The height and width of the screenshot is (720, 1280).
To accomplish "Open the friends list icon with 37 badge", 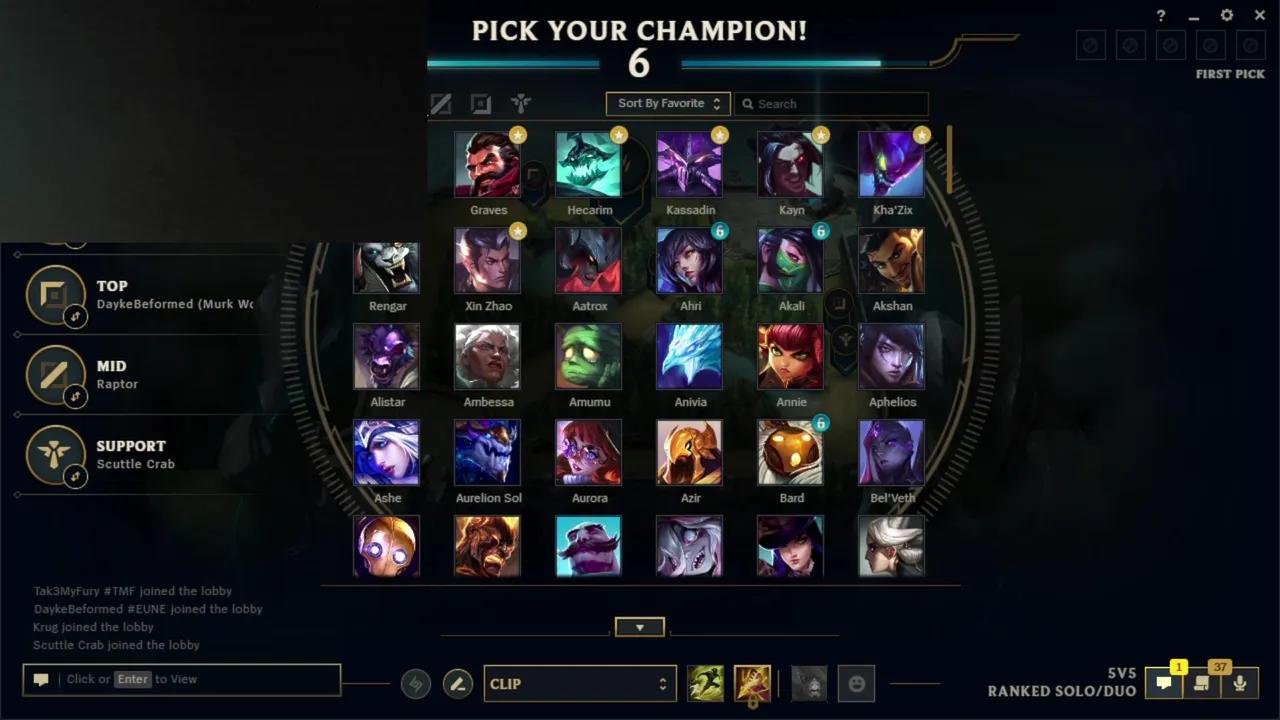I will point(1203,684).
